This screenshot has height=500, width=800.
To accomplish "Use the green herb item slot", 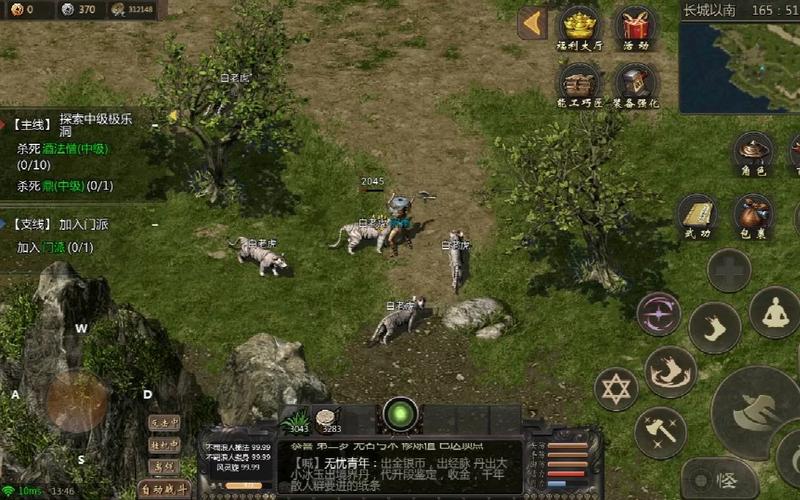I will pyautogui.click(x=296, y=420).
